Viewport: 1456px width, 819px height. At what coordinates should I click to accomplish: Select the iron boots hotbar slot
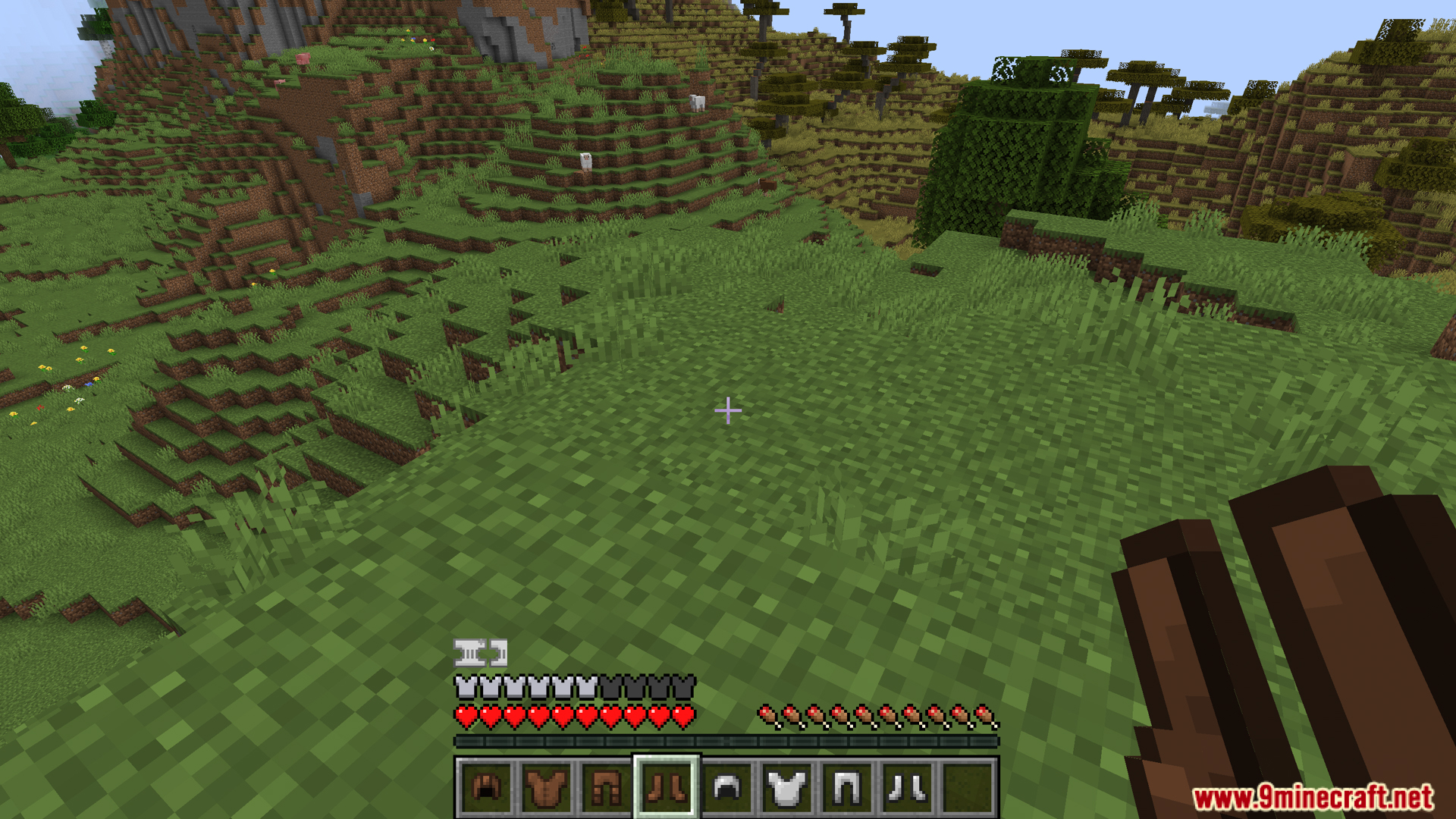(x=908, y=788)
